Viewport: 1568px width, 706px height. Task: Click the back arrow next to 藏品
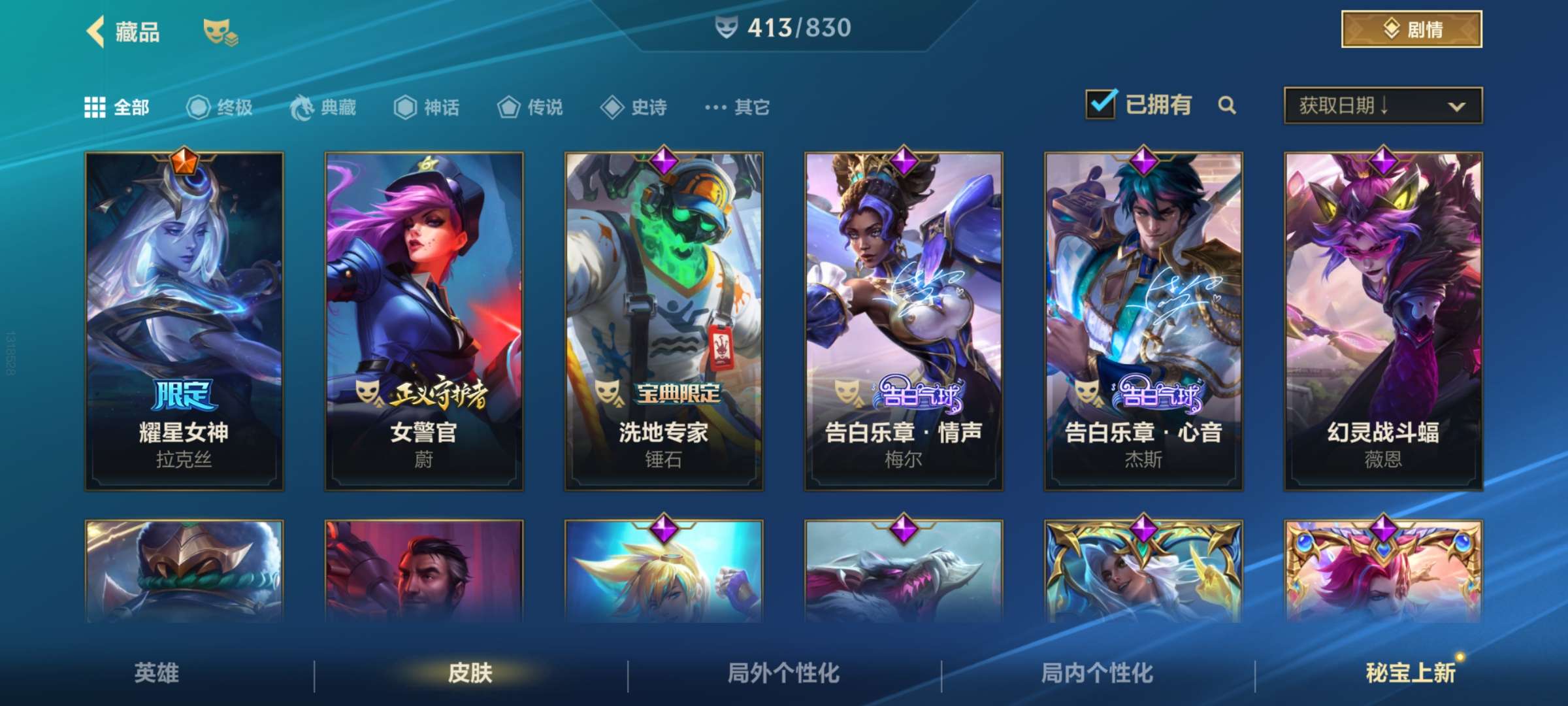click(x=95, y=31)
